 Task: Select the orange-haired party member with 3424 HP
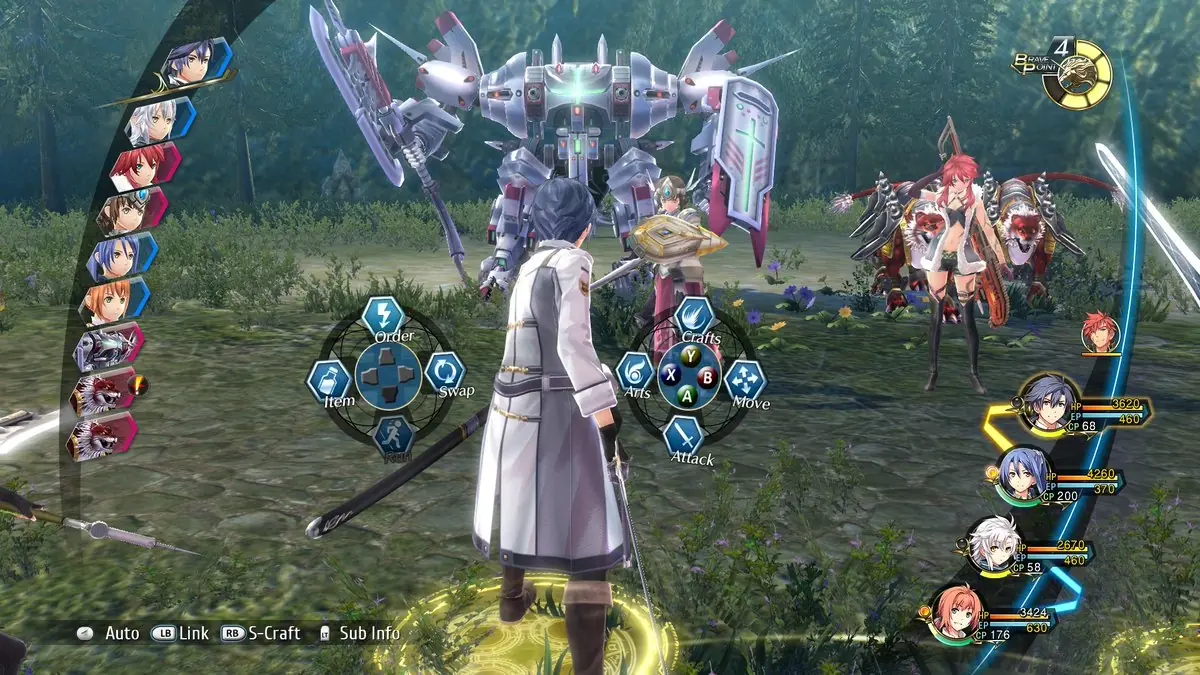[x=953, y=610]
